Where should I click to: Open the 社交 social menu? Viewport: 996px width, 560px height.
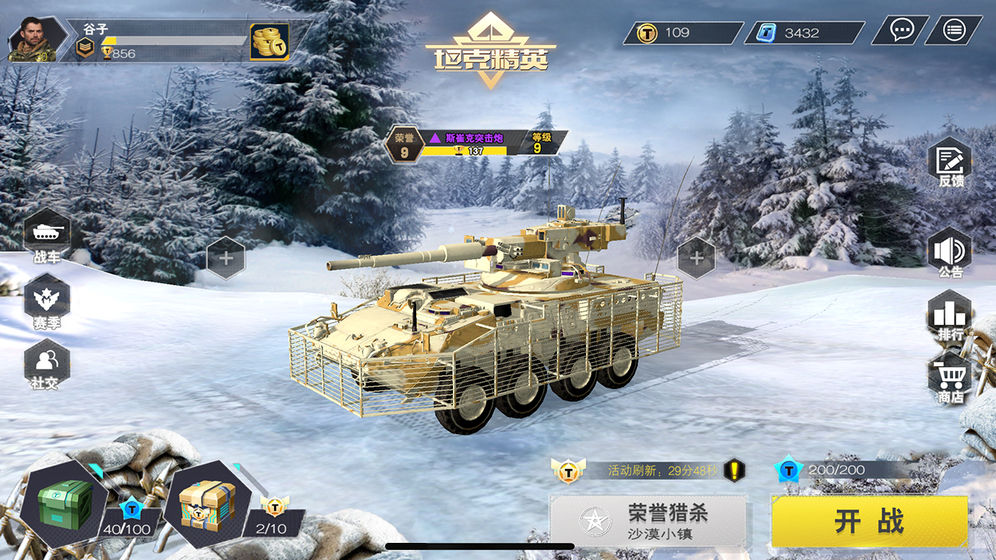47,363
